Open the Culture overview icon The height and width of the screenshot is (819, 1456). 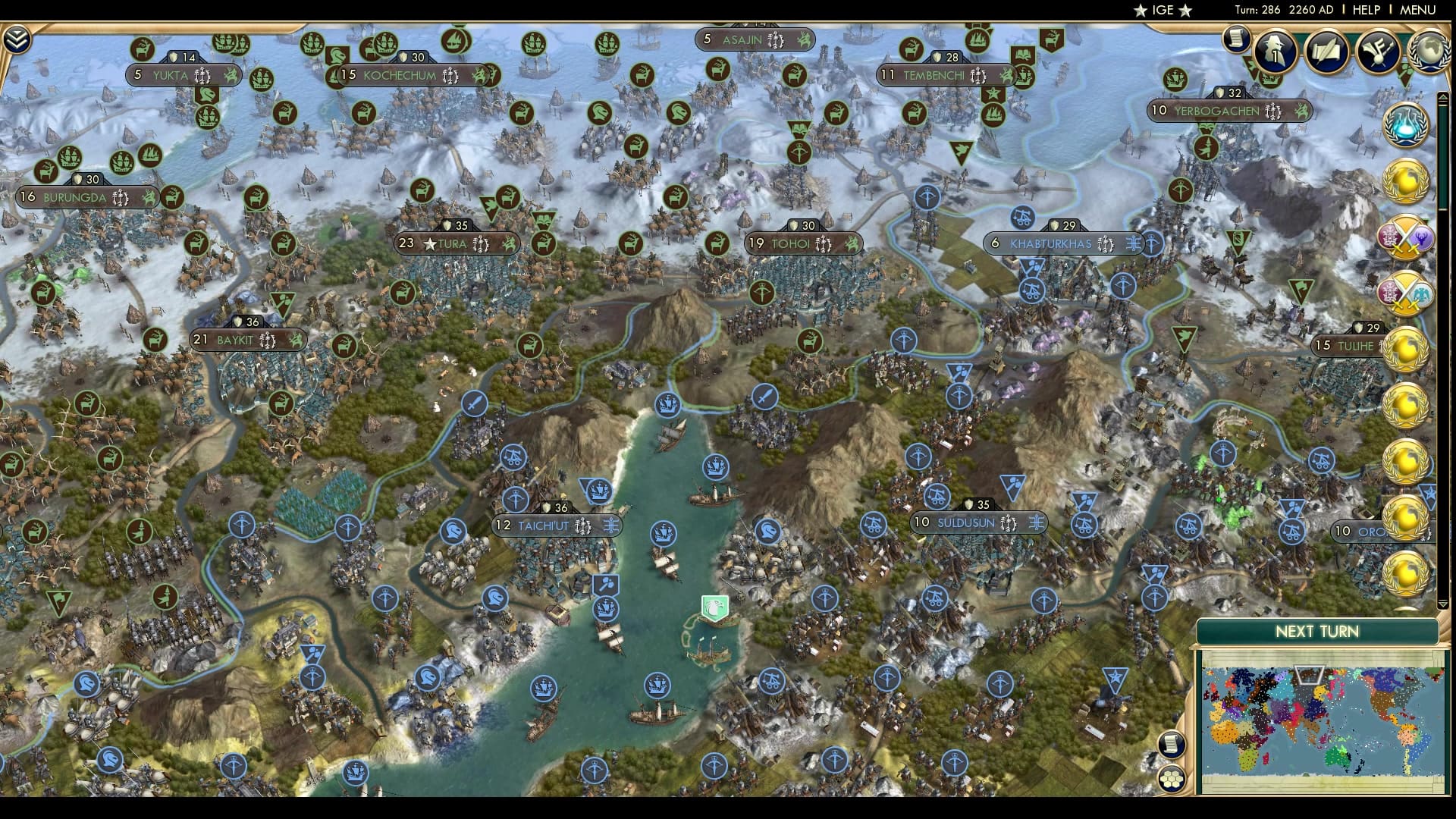[1379, 52]
